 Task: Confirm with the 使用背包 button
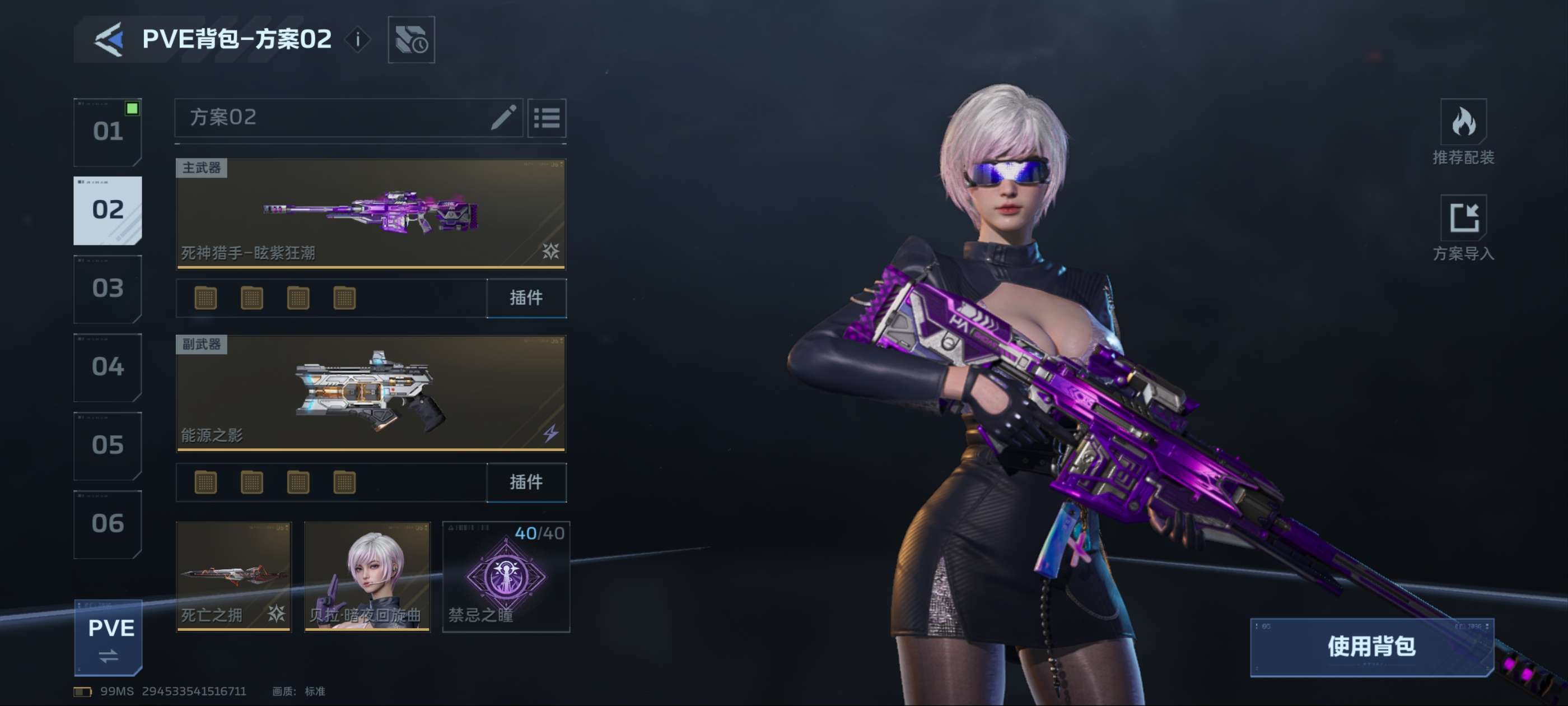[1371, 647]
